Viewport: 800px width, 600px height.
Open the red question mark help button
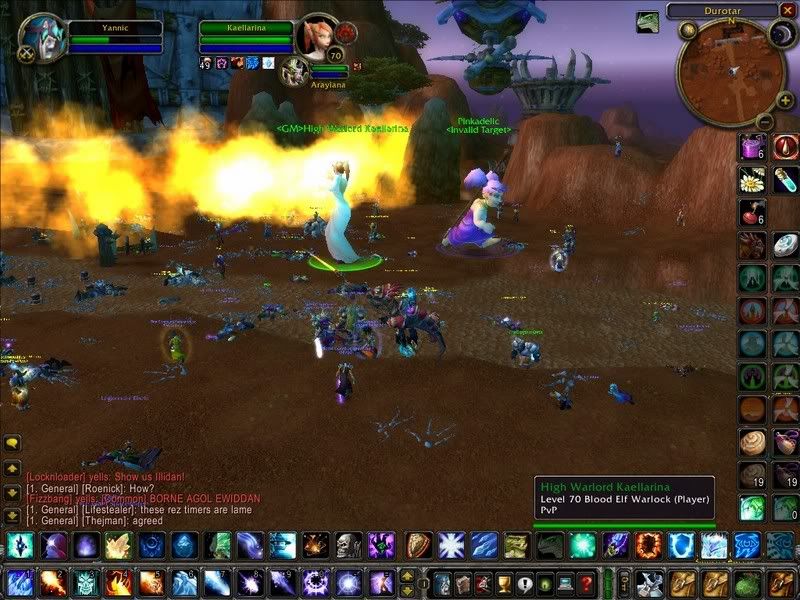pos(587,583)
